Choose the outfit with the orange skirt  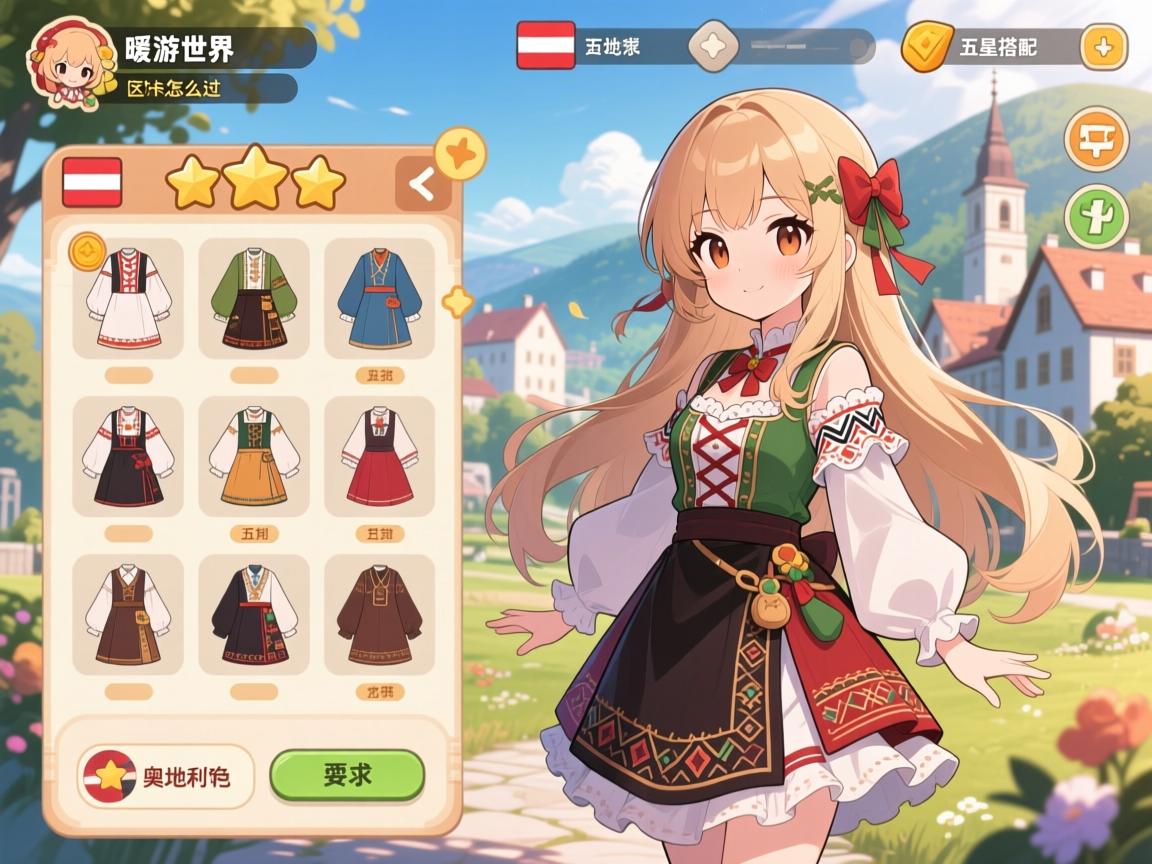point(254,456)
